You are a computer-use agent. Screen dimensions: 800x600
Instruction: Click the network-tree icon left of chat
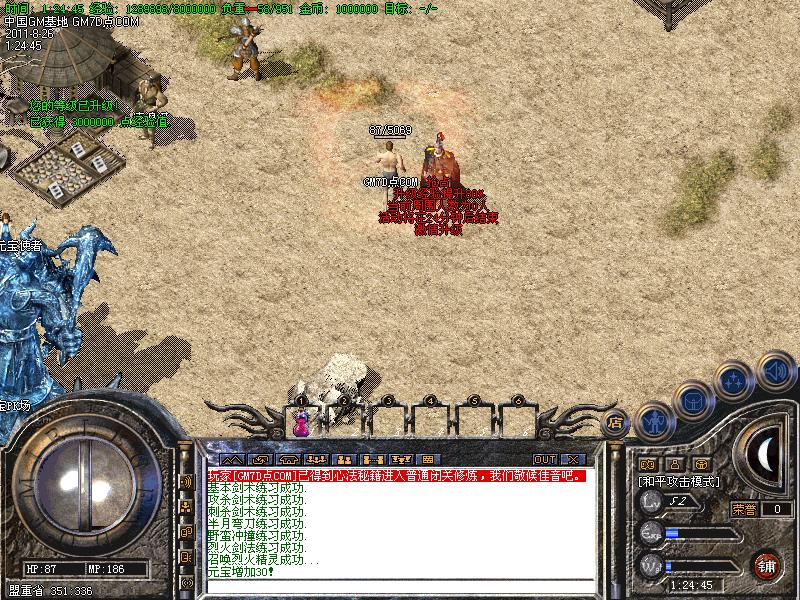(x=186, y=507)
